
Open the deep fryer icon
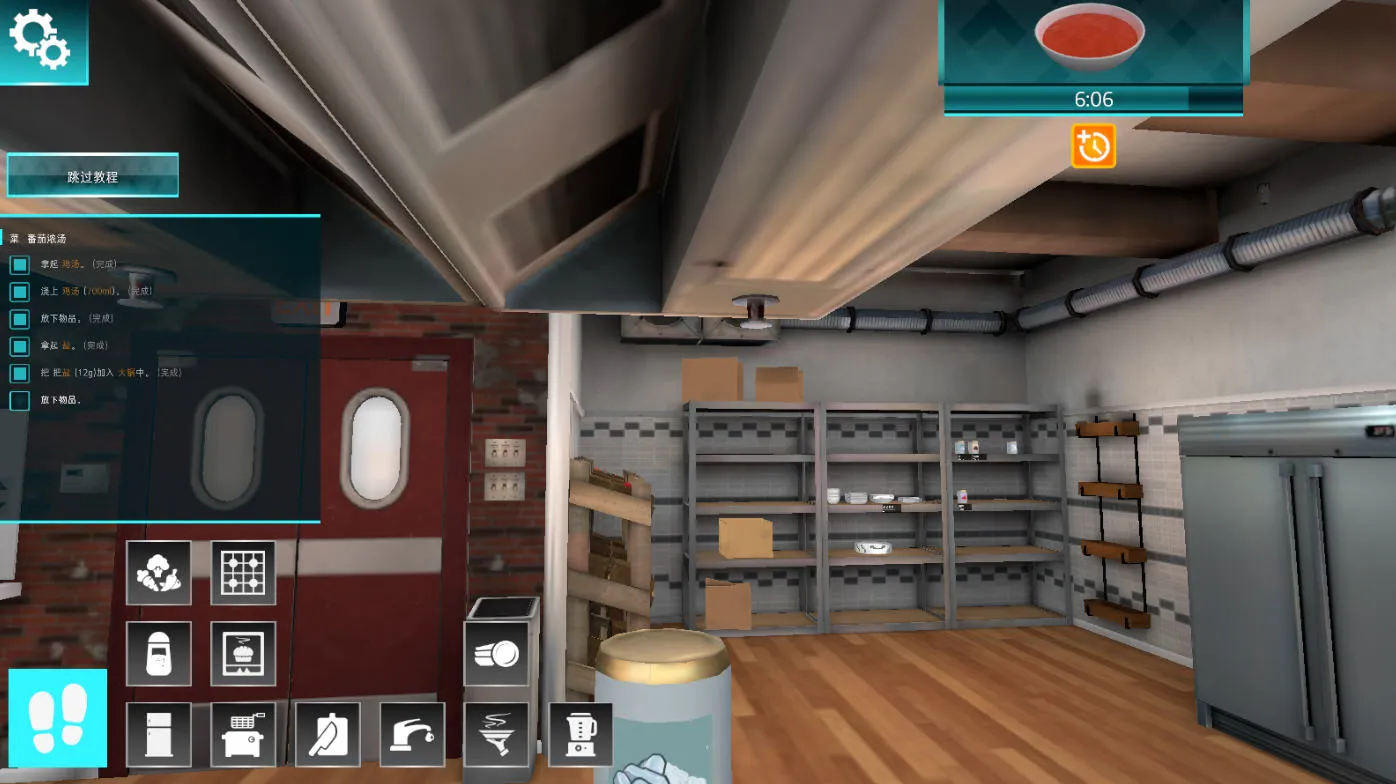[244, 734]
